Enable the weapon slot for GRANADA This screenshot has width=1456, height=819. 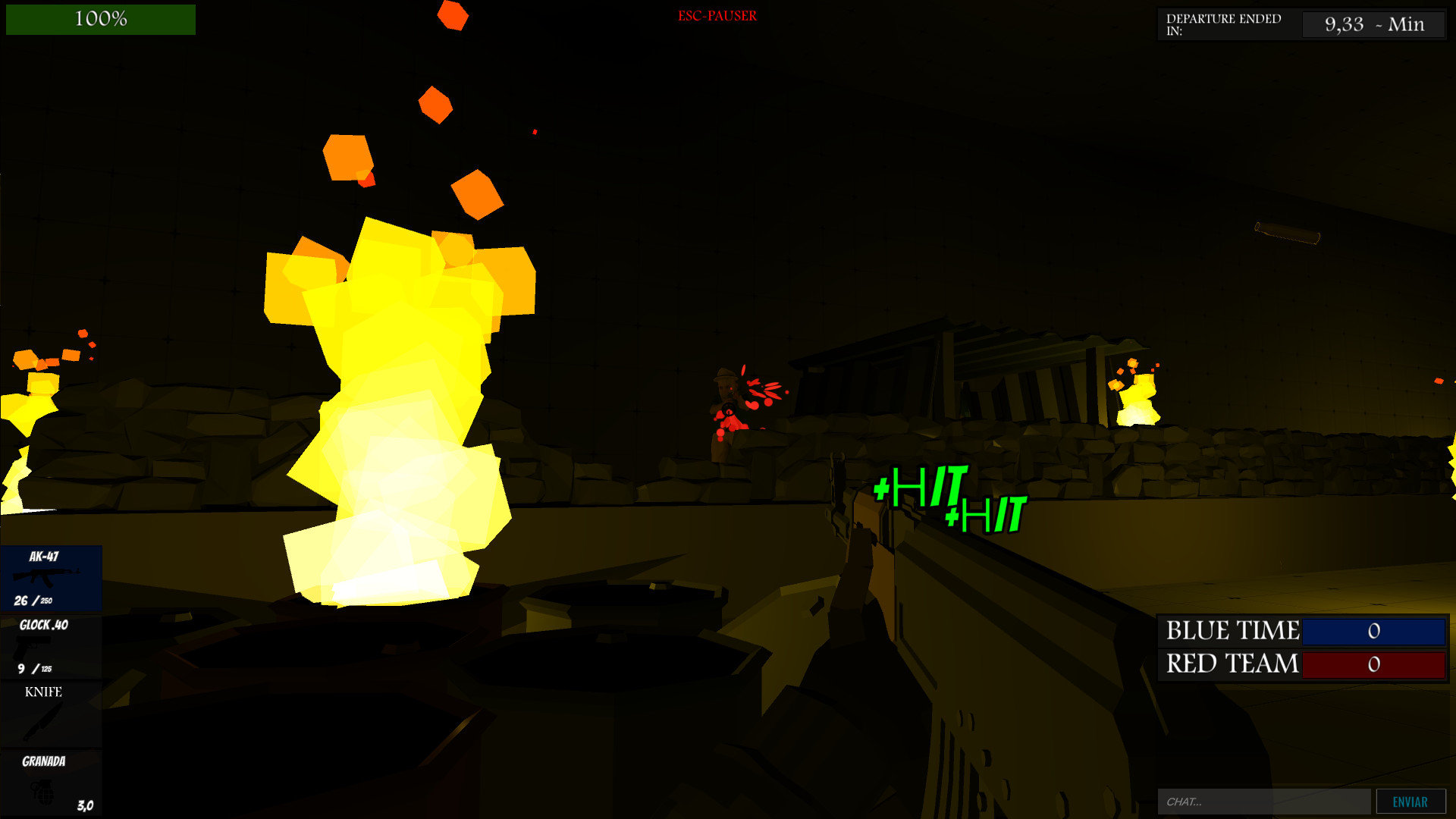pos(51,781)
